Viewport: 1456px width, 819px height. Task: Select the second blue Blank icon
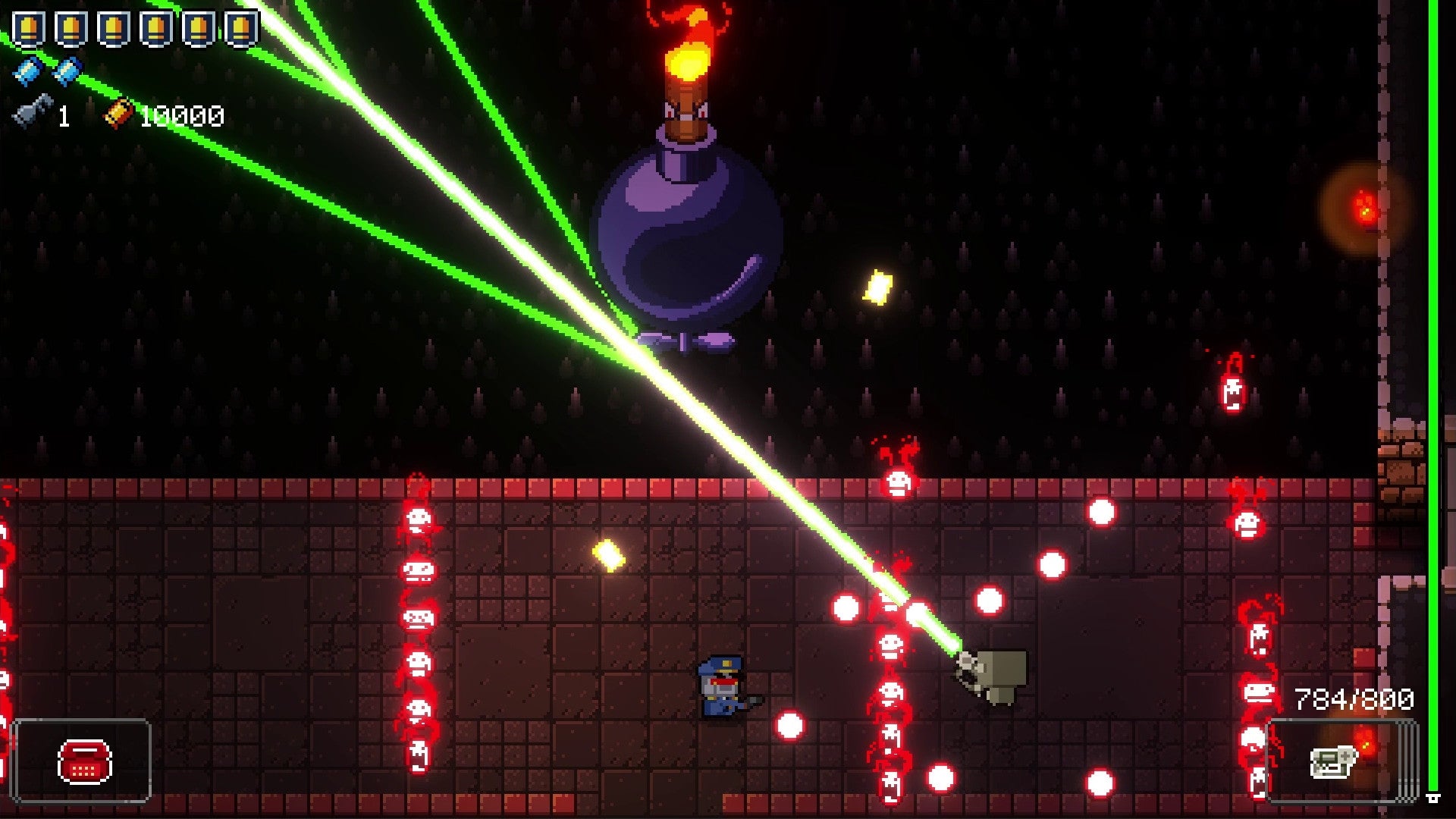click(66, 72)
